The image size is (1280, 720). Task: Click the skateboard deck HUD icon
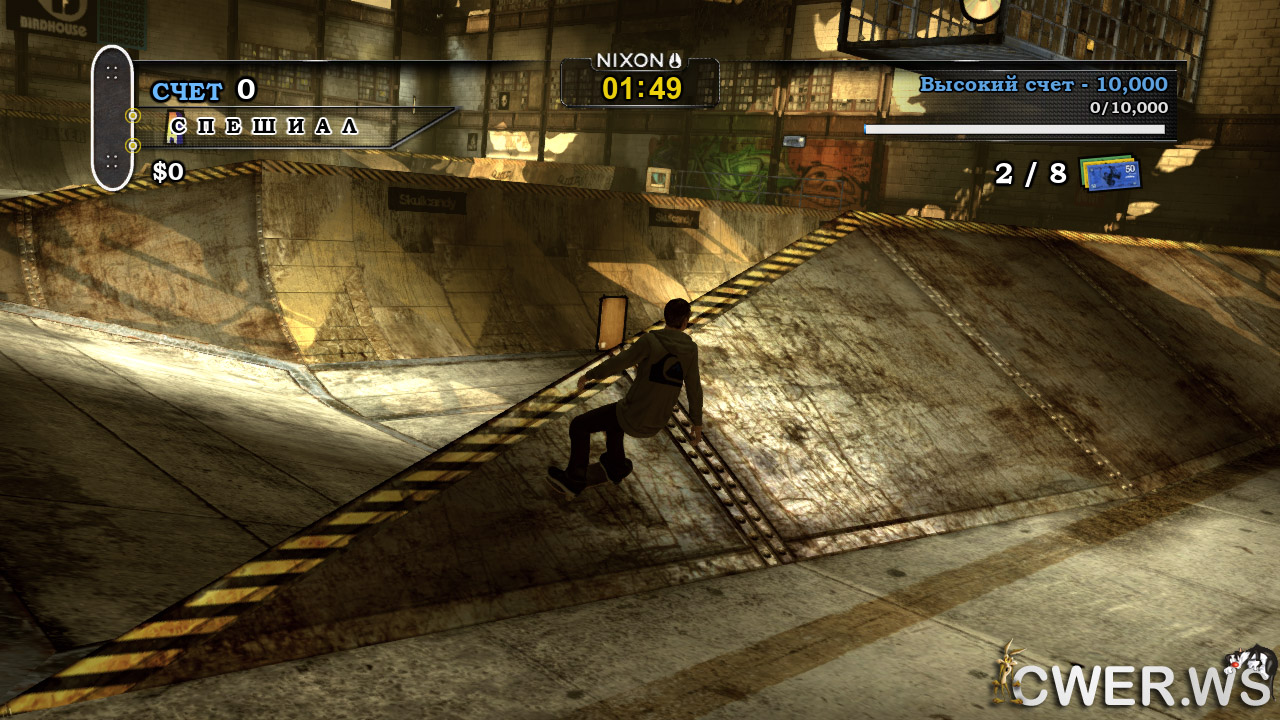[x=112, y=118]
